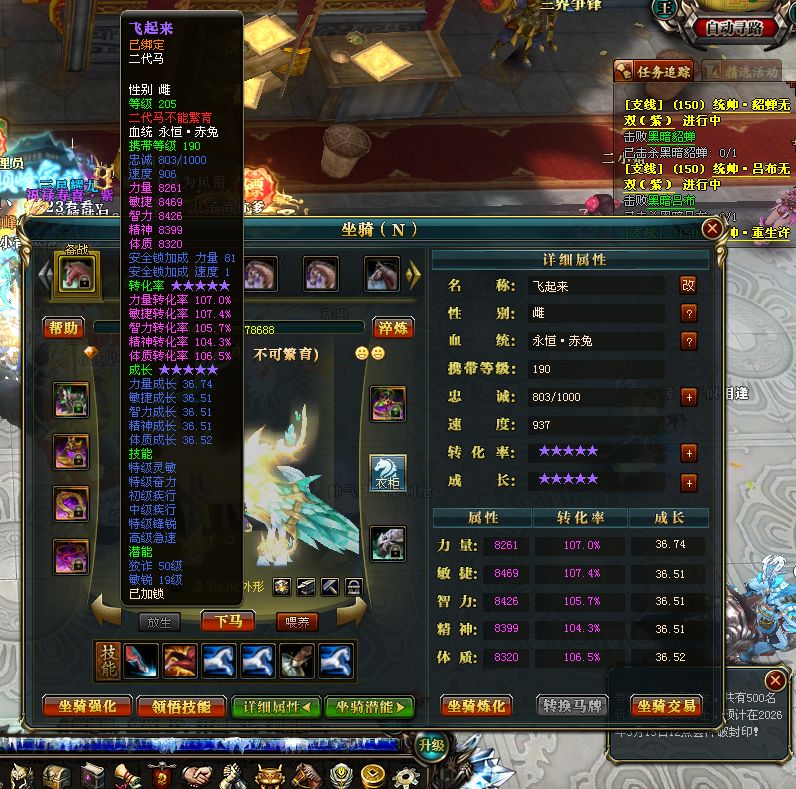Click the question mark beside 血统 bloodline
Image resolution: width=796 pixels, height=789 pixels.
[x=688, y=341]
